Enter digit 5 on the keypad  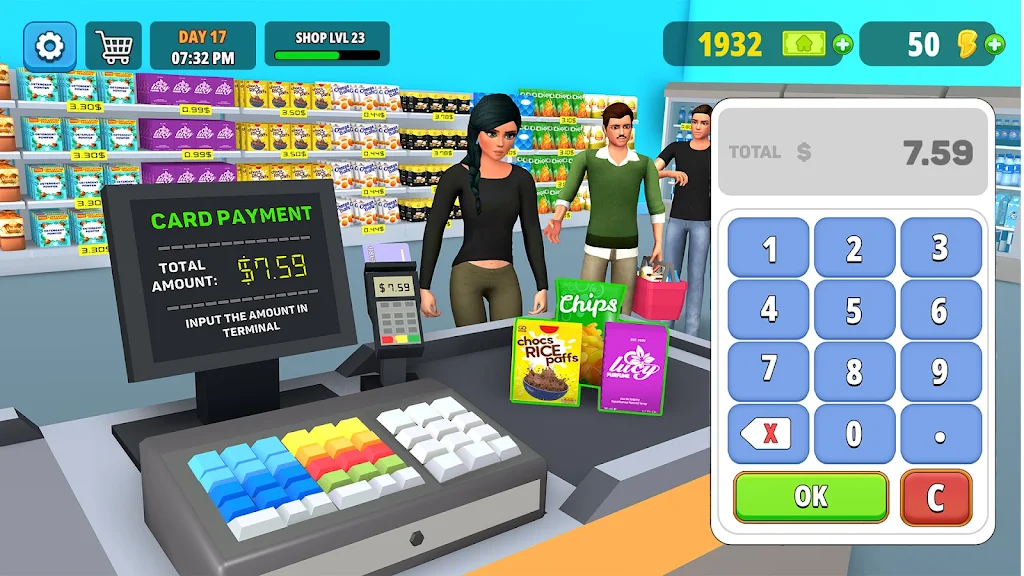click(x=854, y=310)
